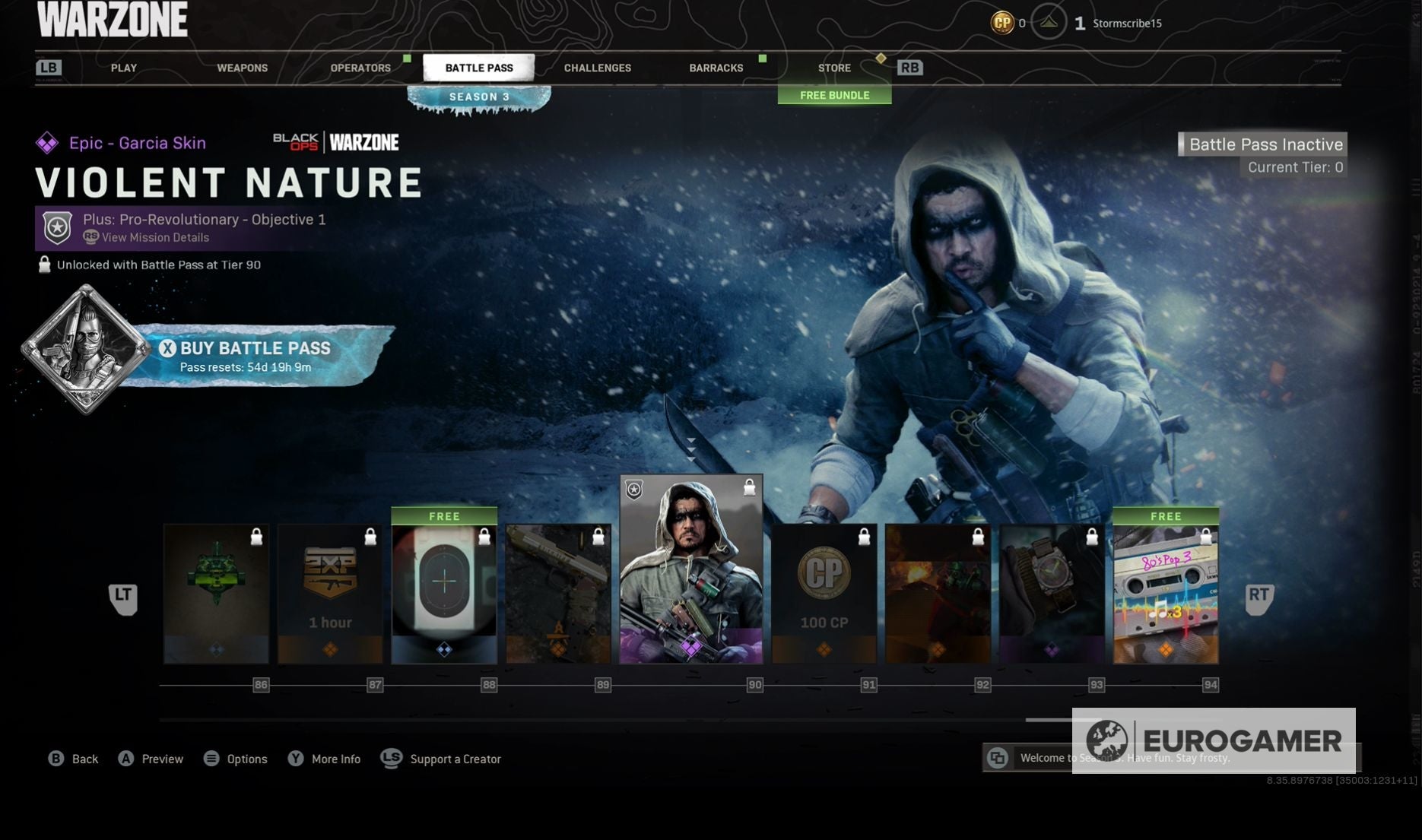
Task: Expand the Free Bundle notification above Store
Action: tap(834, 95)
